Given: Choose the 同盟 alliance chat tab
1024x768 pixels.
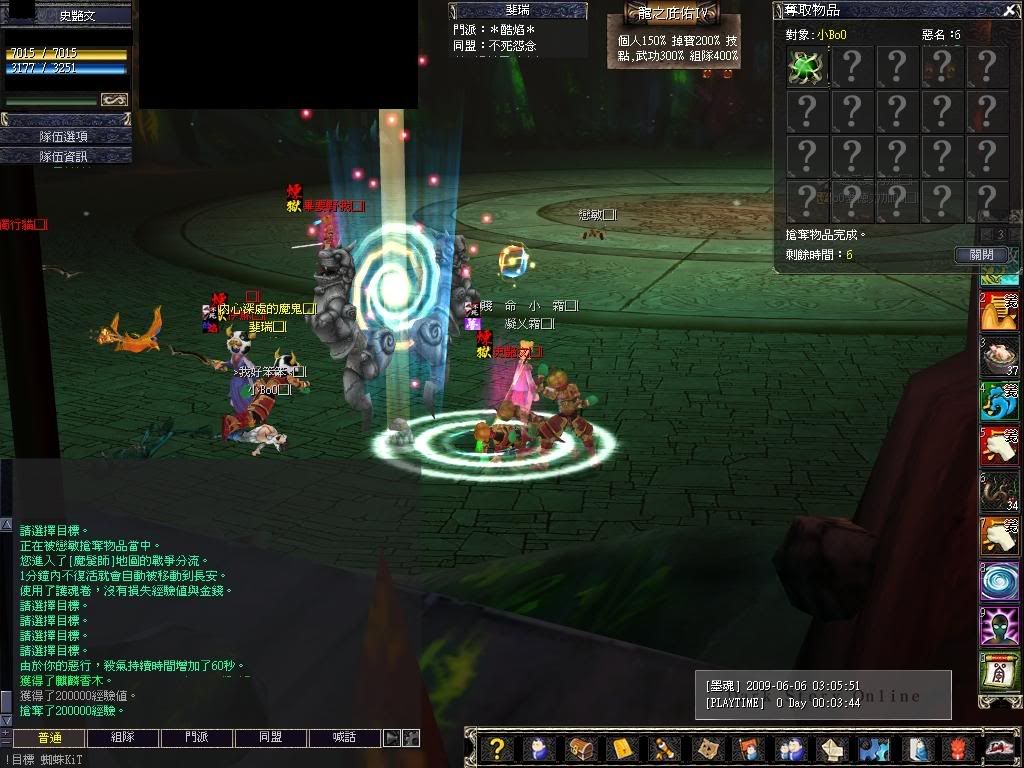Looking at the screenshot, I should coord(271,738).
